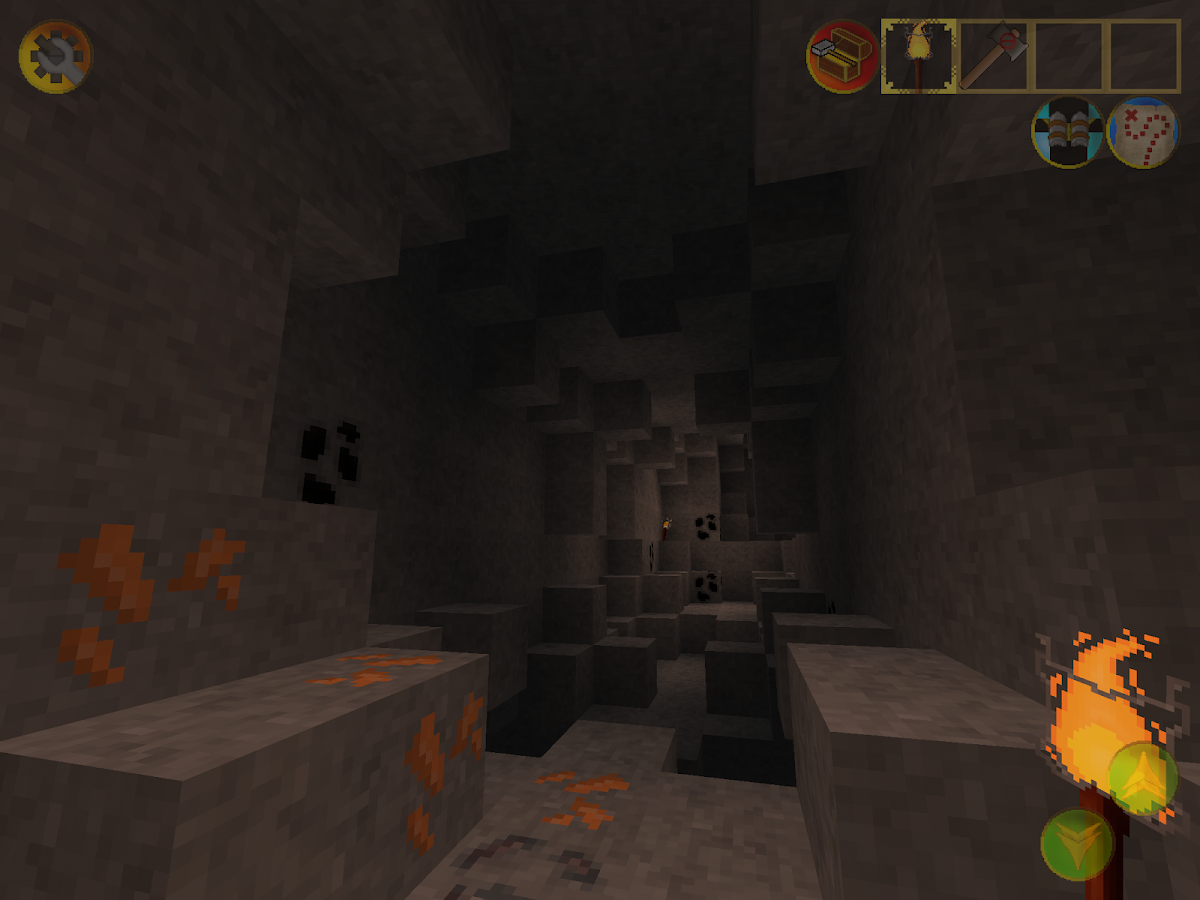Open the settings wrench and gear icon
Image resolution: width=1200 pixels, height=900 pixels.
55,58
